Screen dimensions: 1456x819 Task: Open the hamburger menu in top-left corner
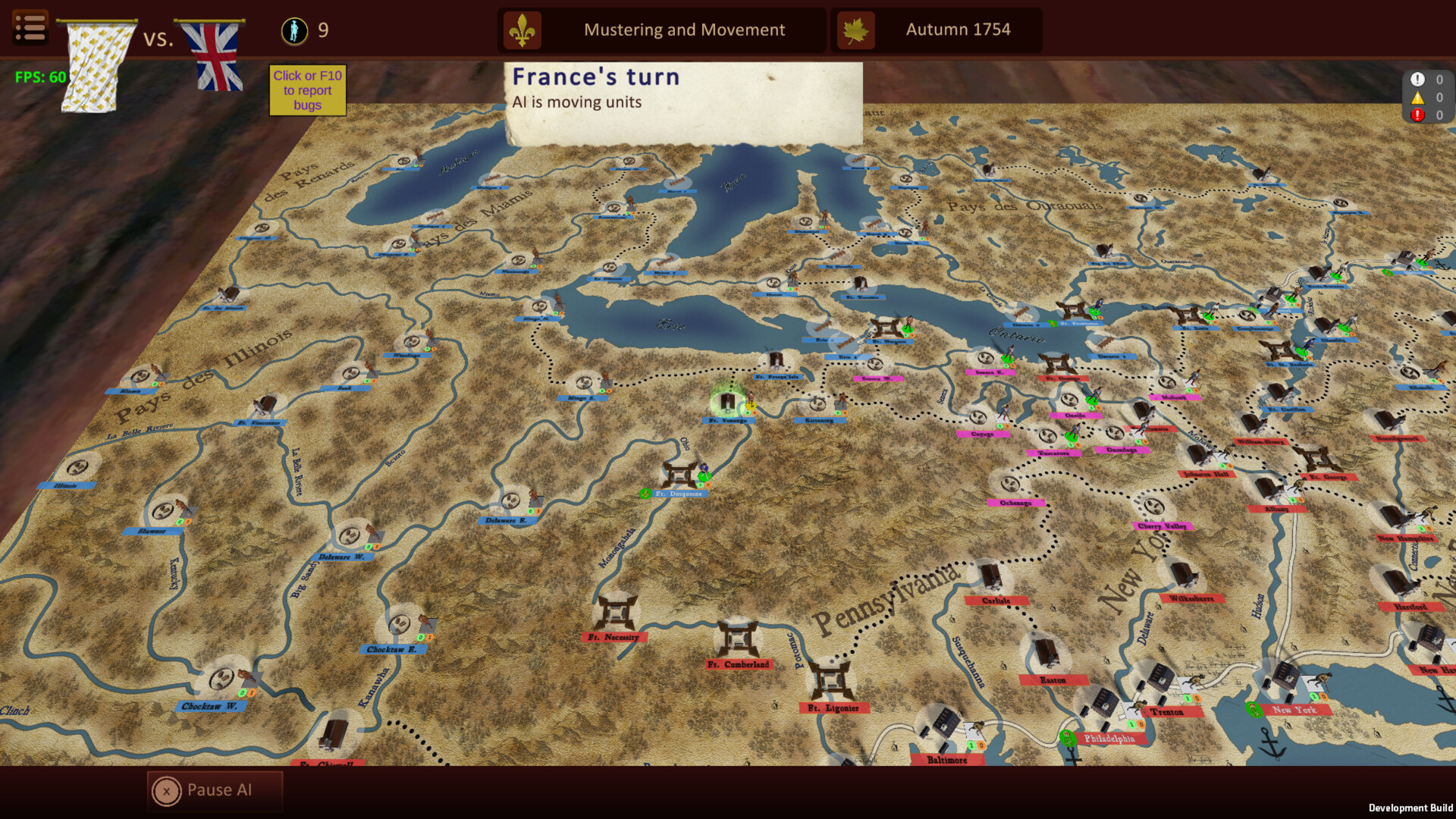[30, 27]
